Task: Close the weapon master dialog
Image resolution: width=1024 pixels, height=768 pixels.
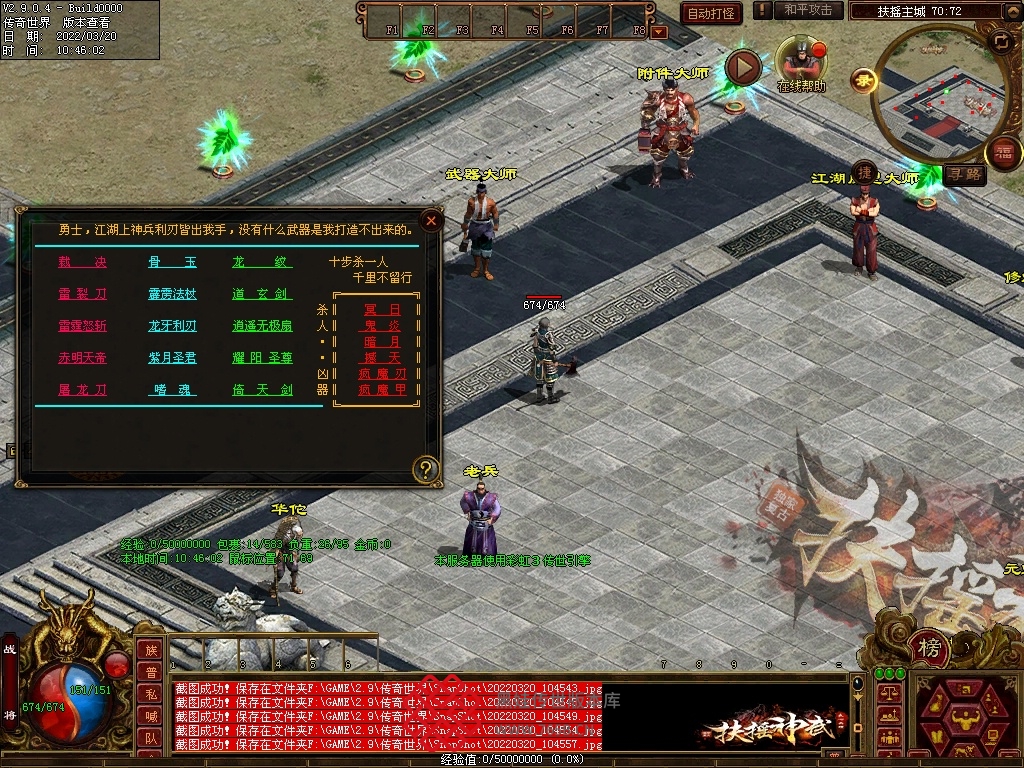Action: [x=431, y=221]
